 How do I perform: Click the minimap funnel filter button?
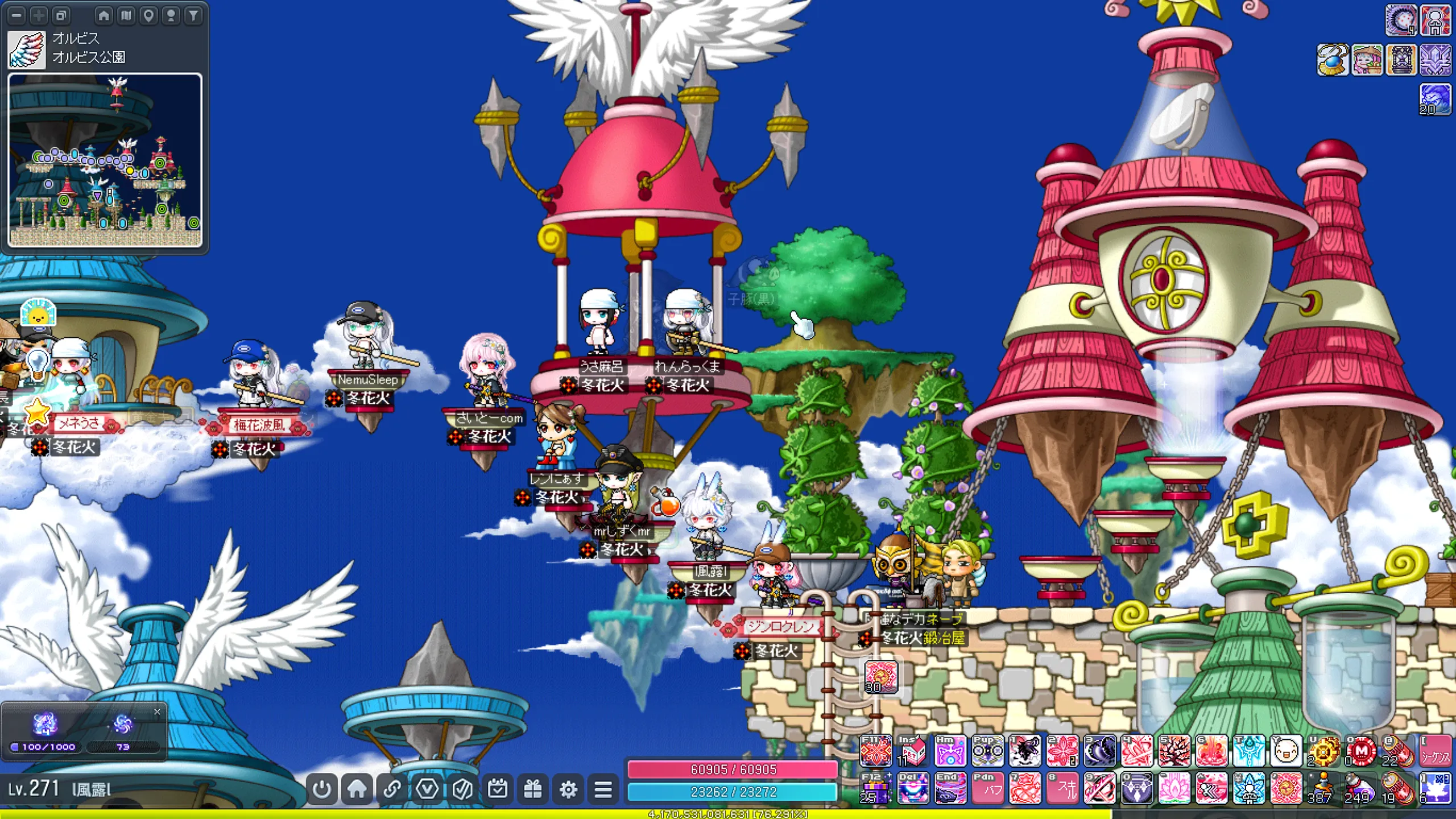(x=193, y=15)
